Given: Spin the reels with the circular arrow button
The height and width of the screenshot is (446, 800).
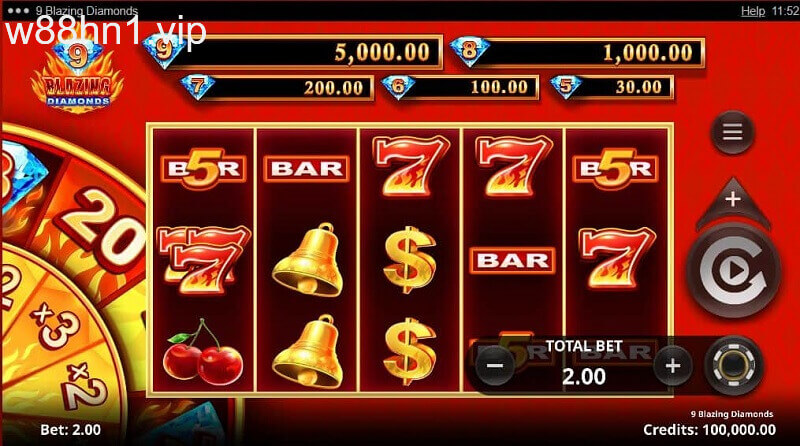Looking at the screenshot, I should click(731, 267).
